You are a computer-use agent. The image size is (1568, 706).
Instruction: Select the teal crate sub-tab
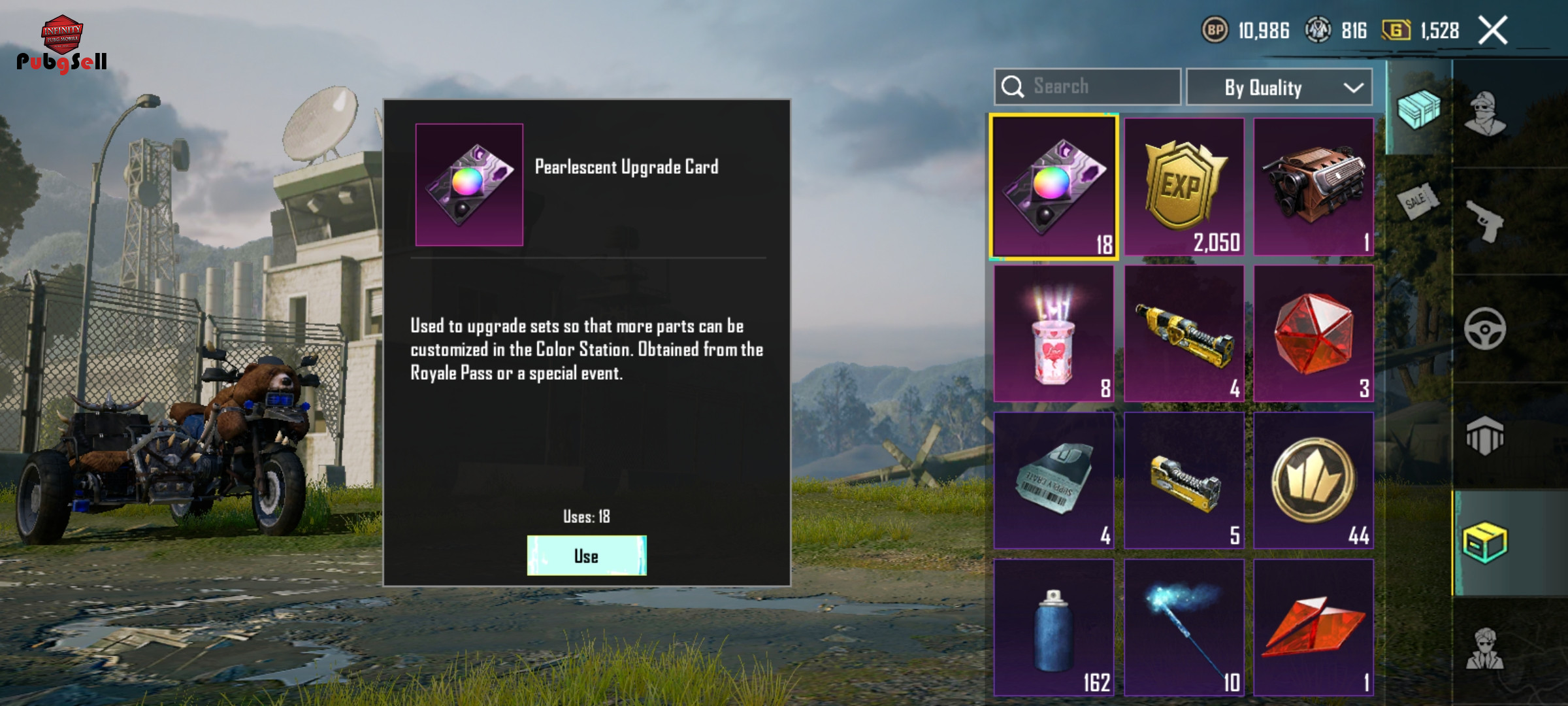(x=1418, y=109)
